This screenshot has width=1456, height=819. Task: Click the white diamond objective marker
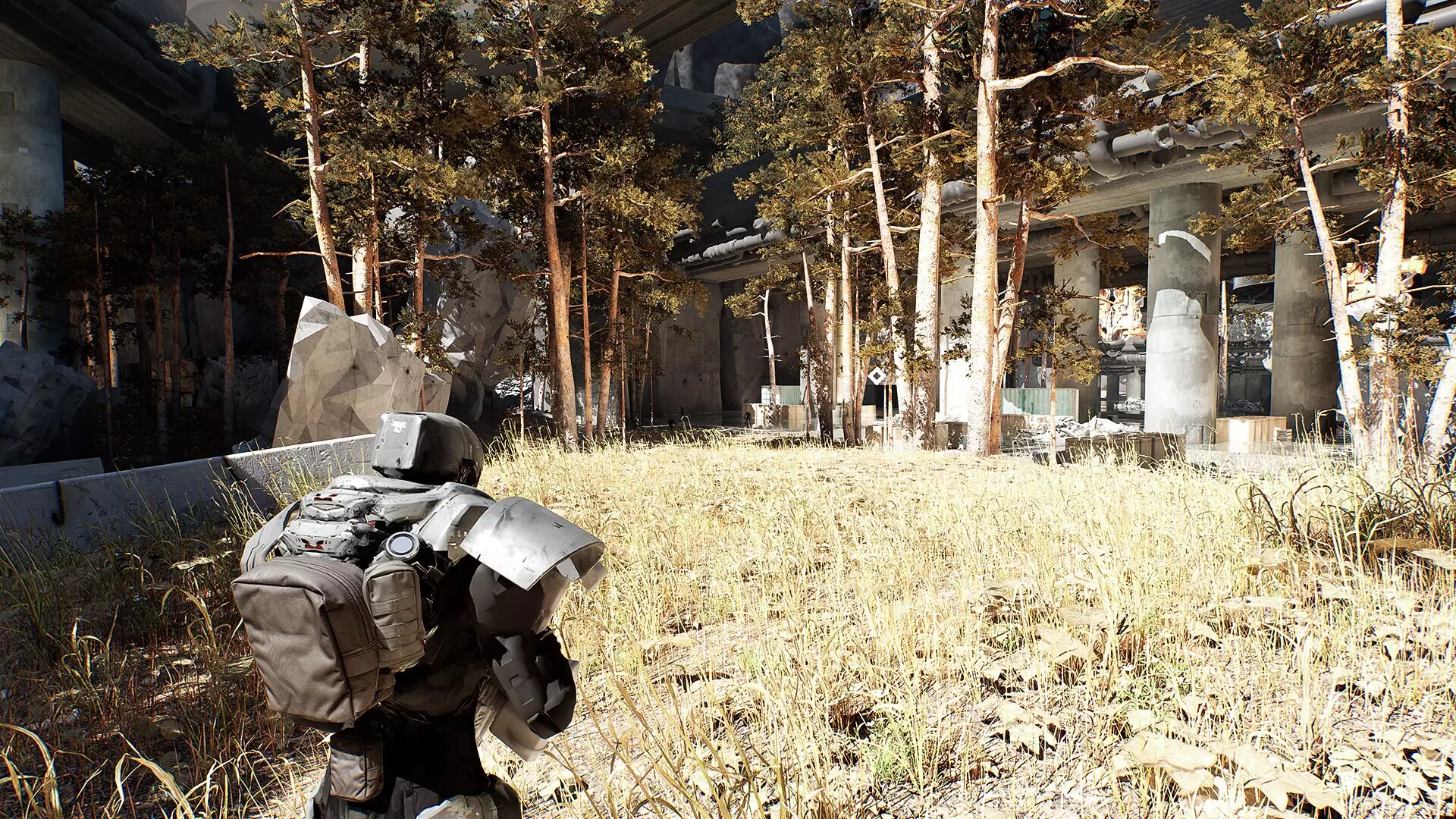(876, 377)
